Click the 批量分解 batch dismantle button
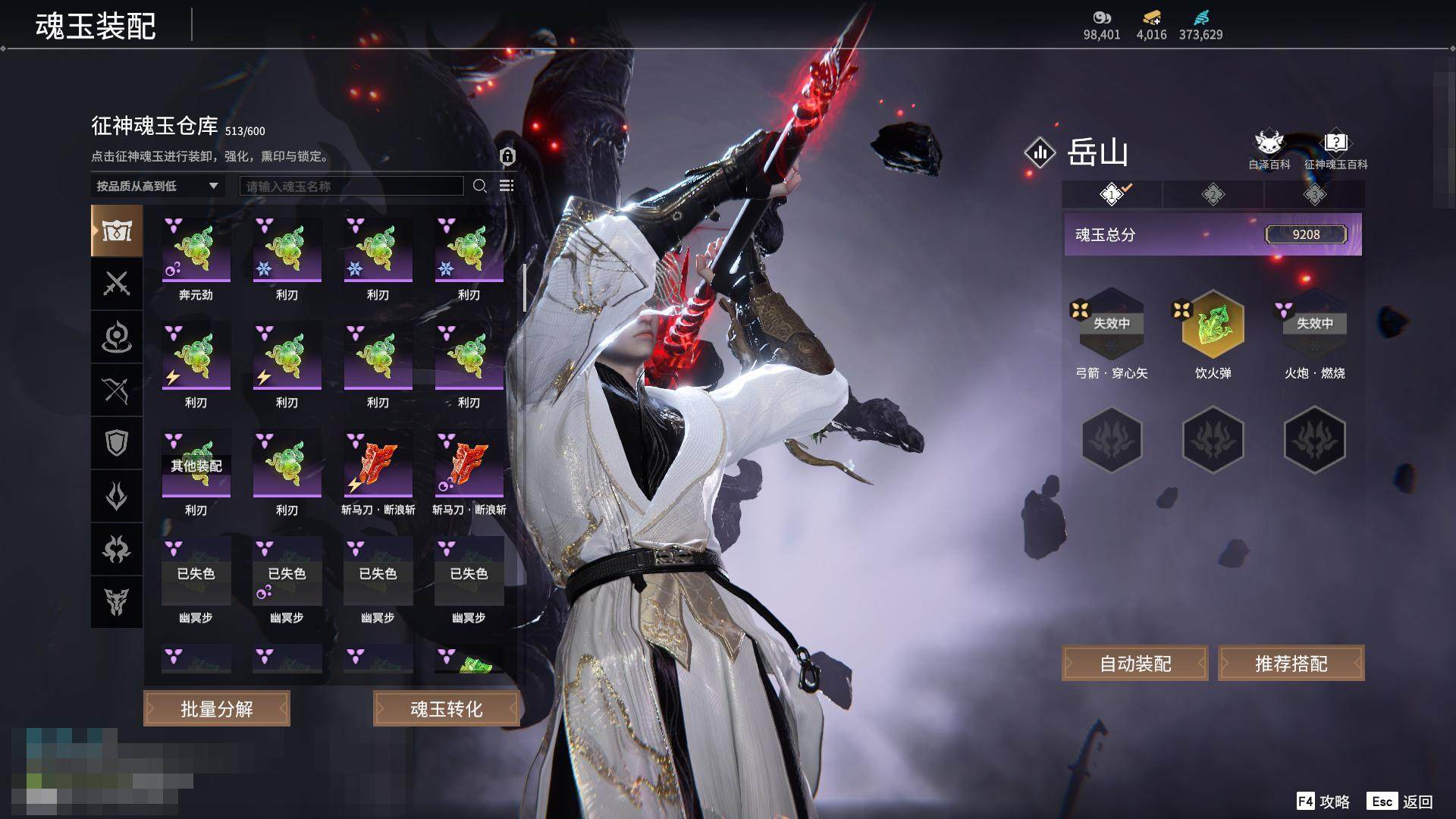 (217, 708)
